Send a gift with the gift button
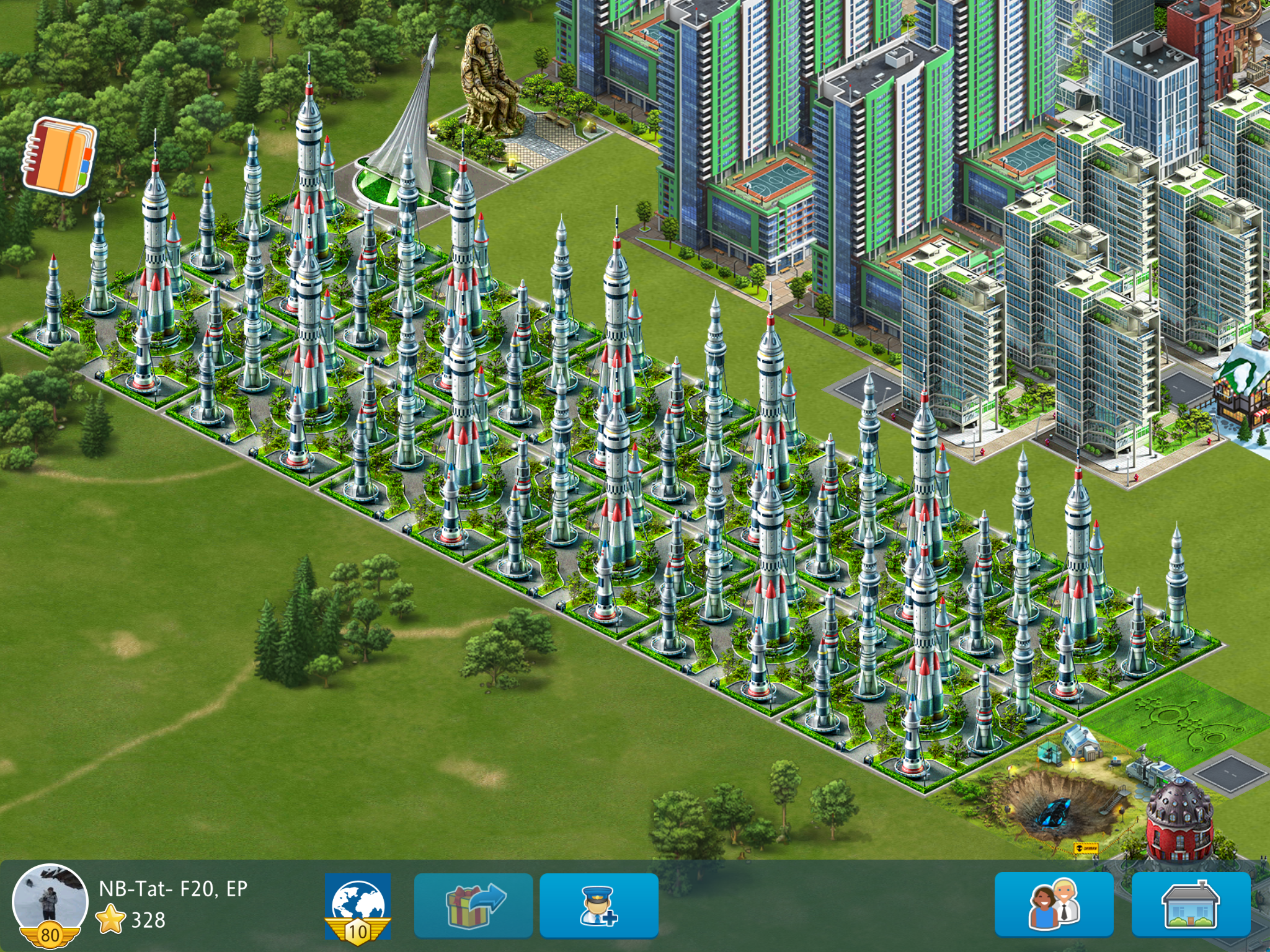 coord(473,906)
